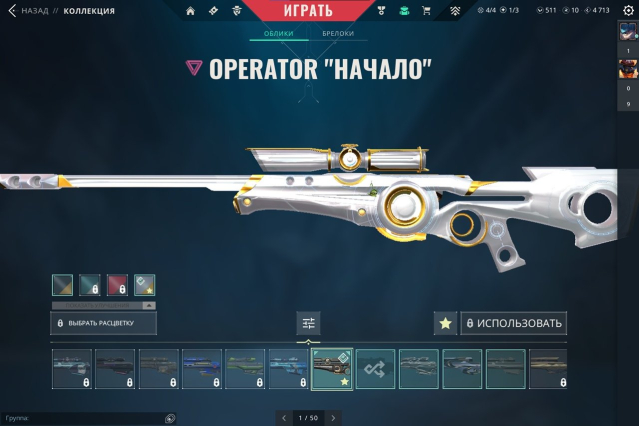Image resolution: width=639 pixels, height=426 pixels.
Task: Open the home icon in top bar
Action: [x=190, y=11]
